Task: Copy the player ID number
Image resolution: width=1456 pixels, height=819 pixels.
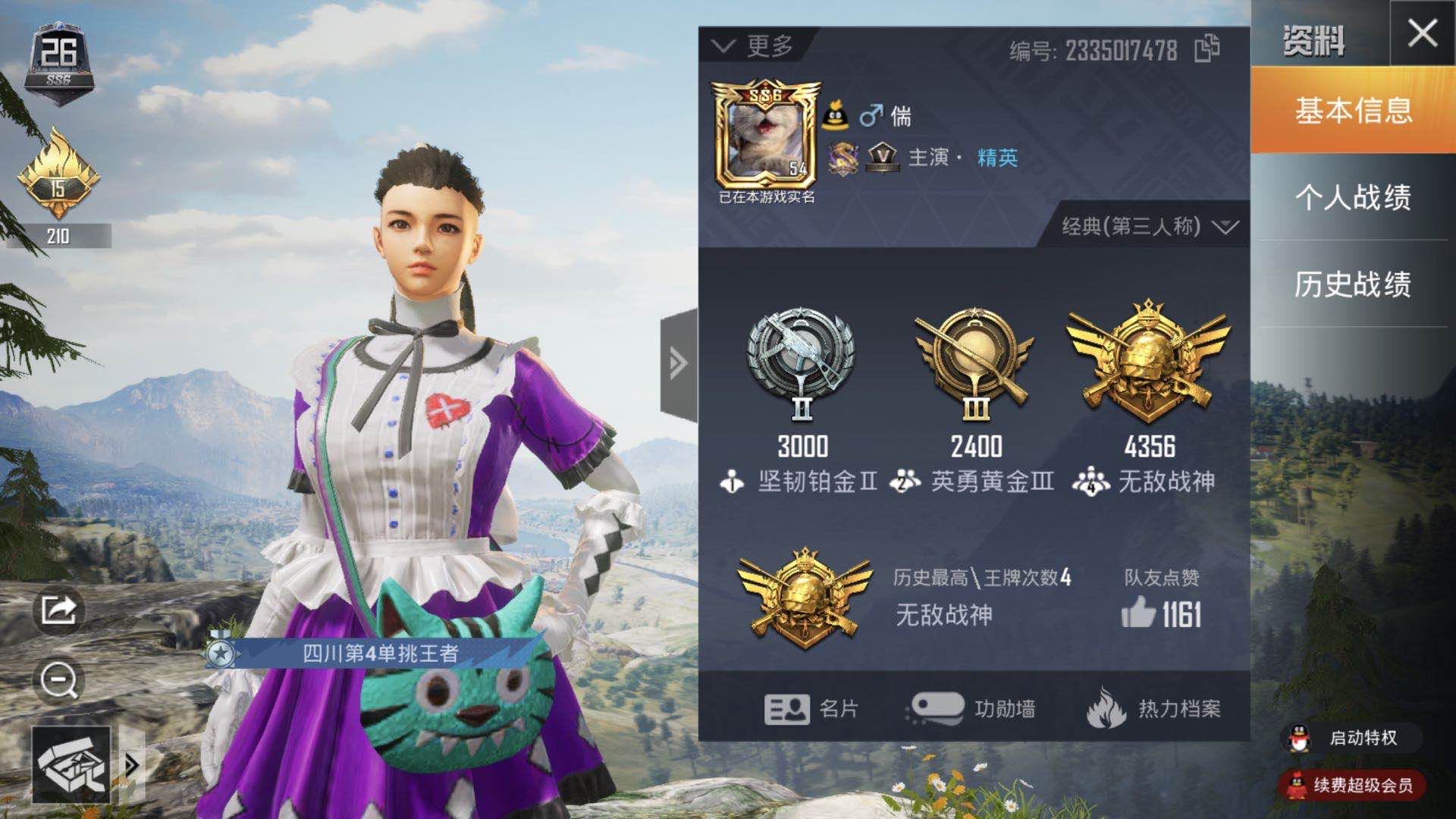Action: pyautogui.click(x=1207, y=49)
